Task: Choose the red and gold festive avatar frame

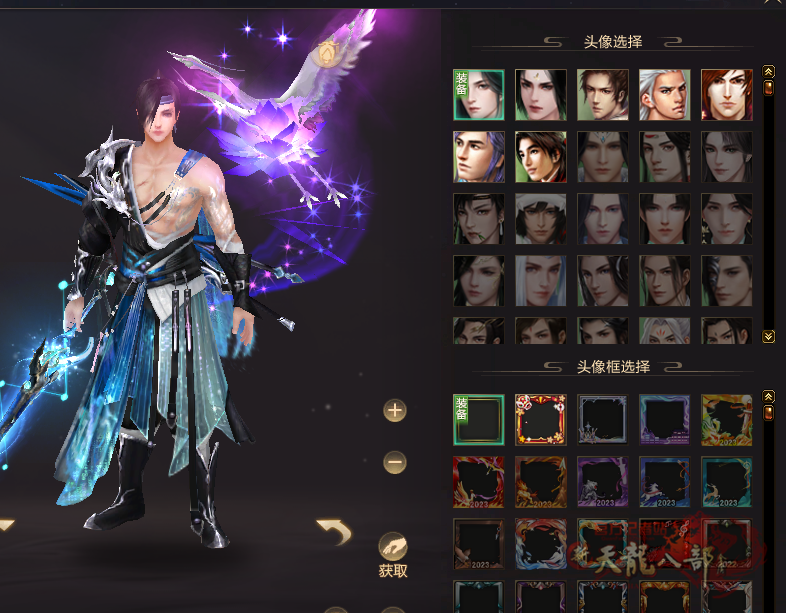Action: [541, 419]
